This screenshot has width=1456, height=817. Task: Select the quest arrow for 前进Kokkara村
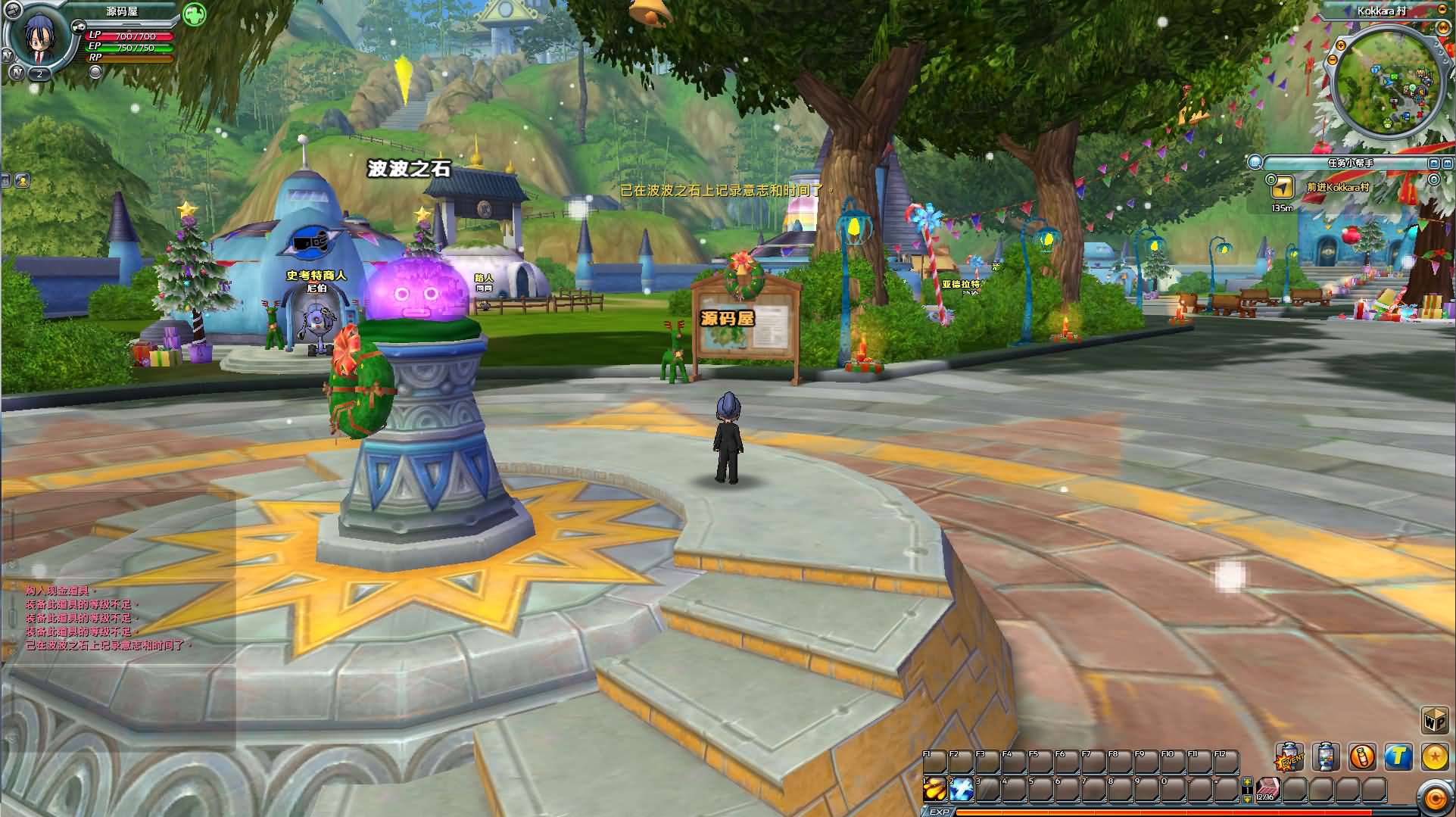[1281, 187]
